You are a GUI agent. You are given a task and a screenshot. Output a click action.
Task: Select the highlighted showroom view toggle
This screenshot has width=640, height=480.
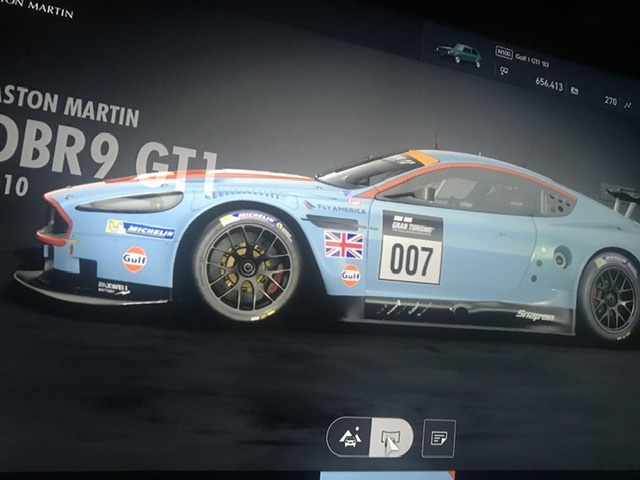[390, 438]
